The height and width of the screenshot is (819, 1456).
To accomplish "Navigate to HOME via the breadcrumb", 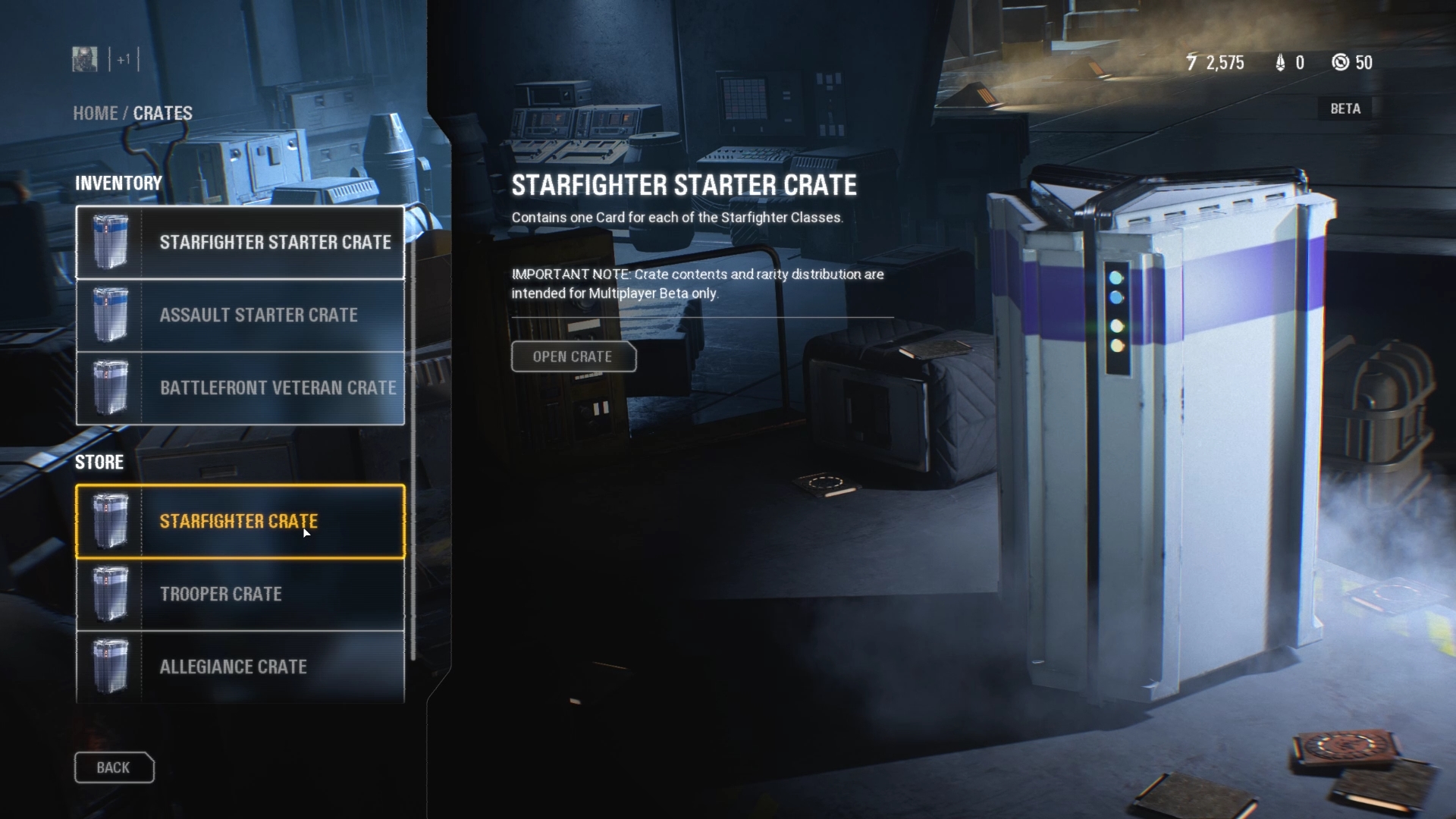I will pyautogui.click(x=96, y=113).
